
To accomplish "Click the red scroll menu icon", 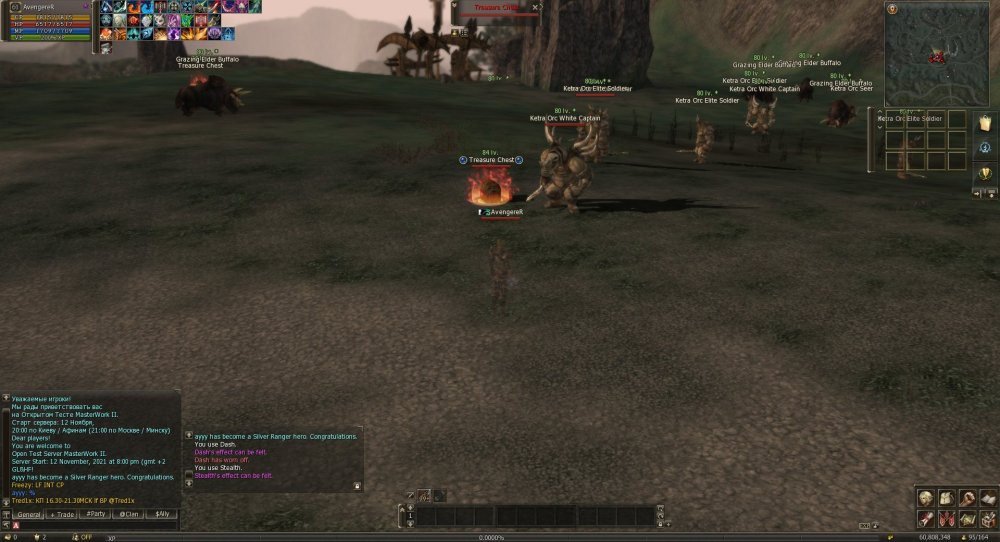I will pyautogui.click(x=925, y=518).
